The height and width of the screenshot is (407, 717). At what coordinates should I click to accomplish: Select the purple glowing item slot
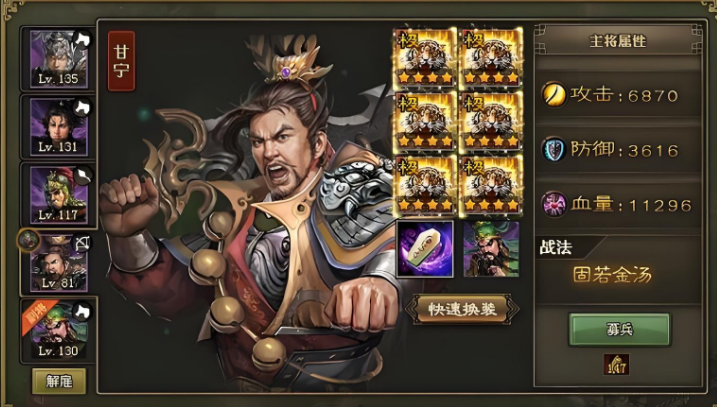tap(425, 250)
